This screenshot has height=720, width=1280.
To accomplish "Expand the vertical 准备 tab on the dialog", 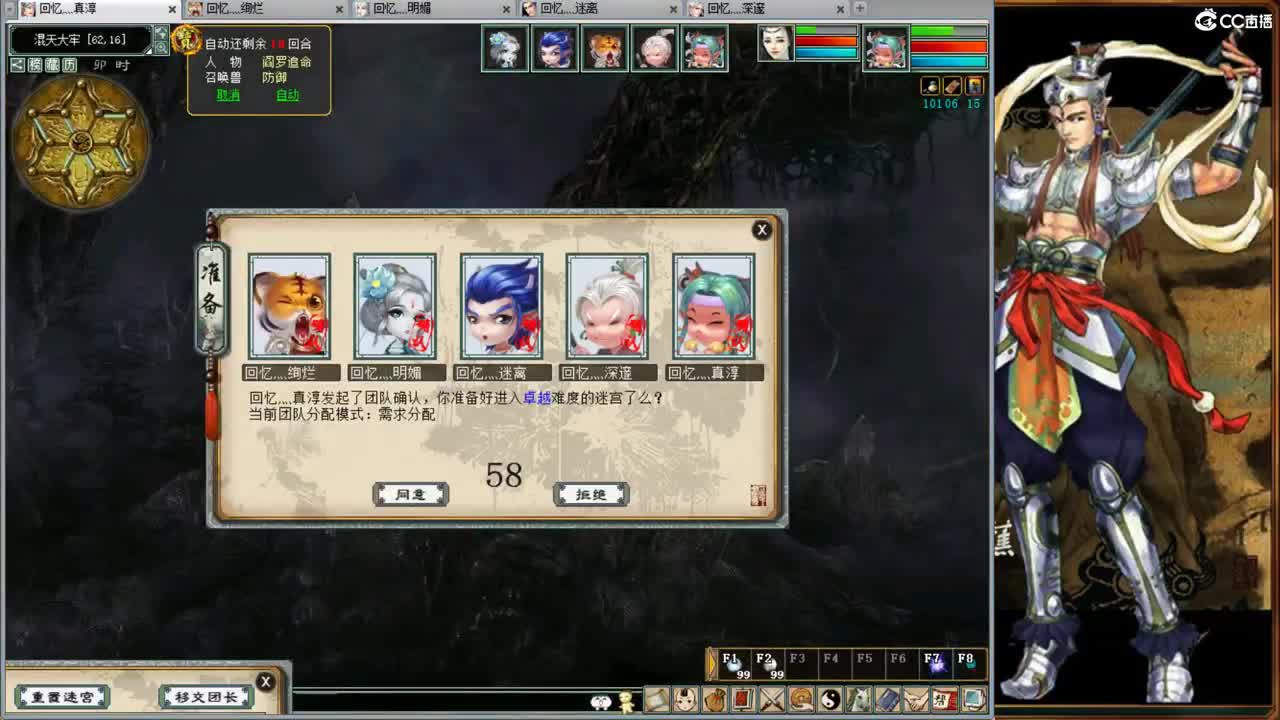I will pyautogui.click(x=212, y=290).
